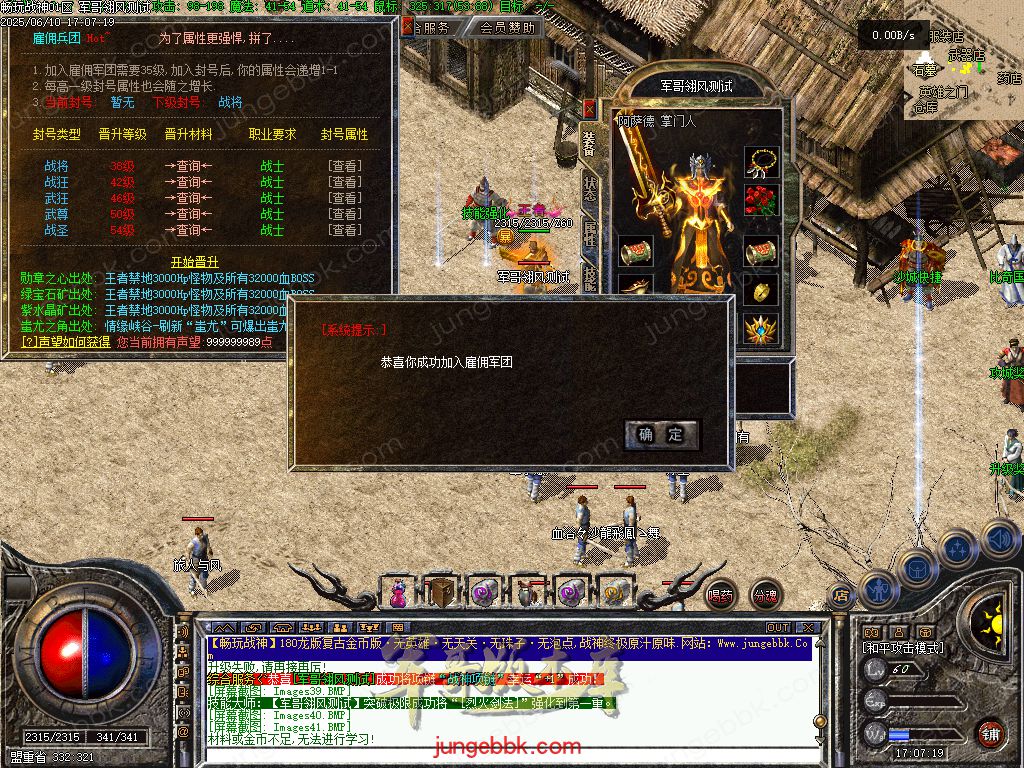Viewport: 1024px width, 768px height.
Task: View title attributes for 战圣
Action: (x=344, y=230)
